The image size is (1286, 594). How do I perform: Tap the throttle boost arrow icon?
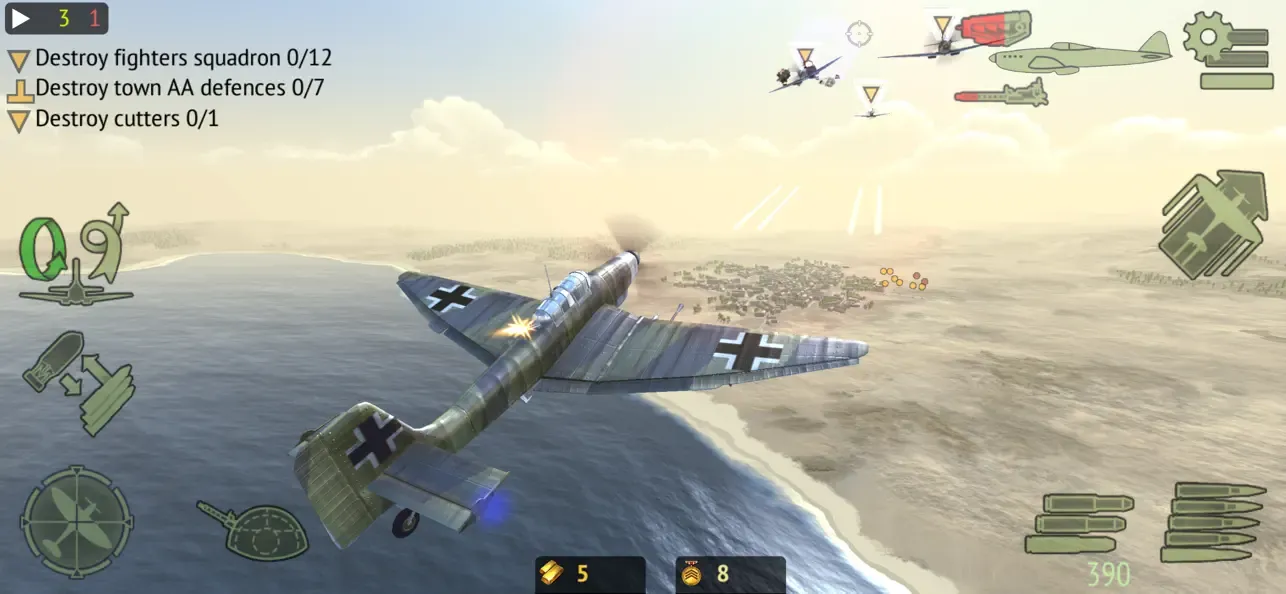coord(1211,225)
